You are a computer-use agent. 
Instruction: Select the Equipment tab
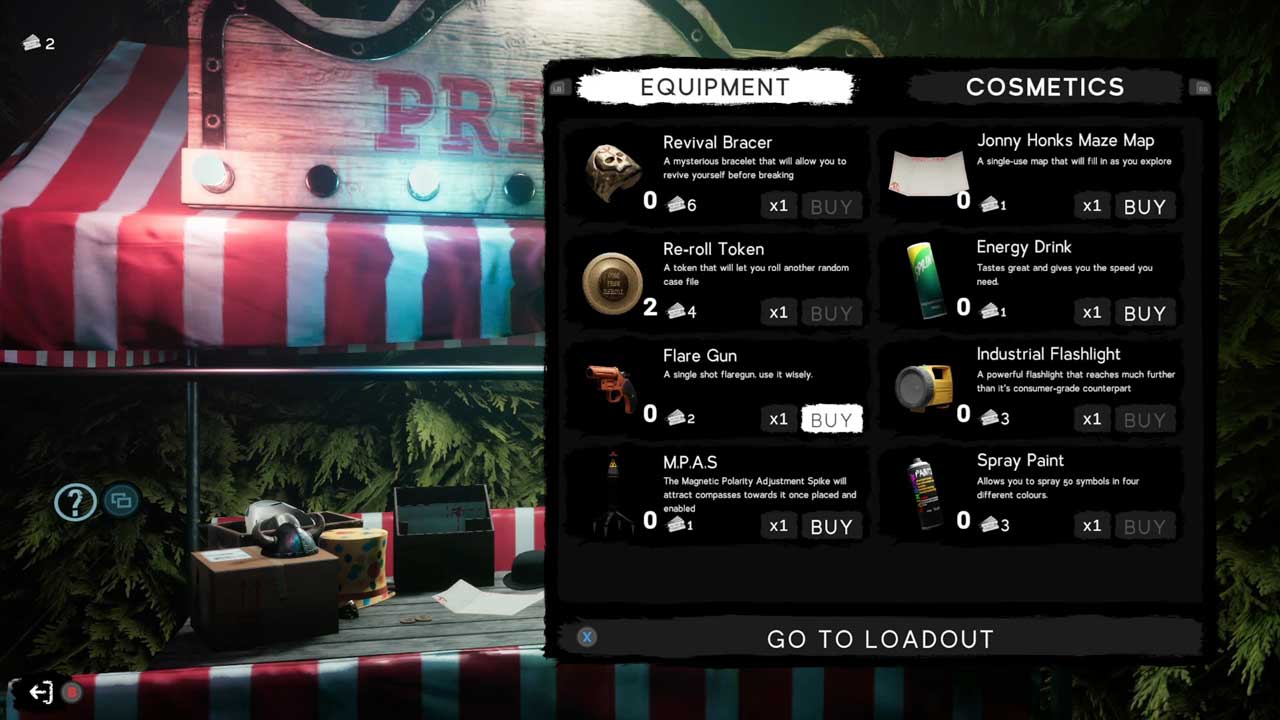point(715,87)
